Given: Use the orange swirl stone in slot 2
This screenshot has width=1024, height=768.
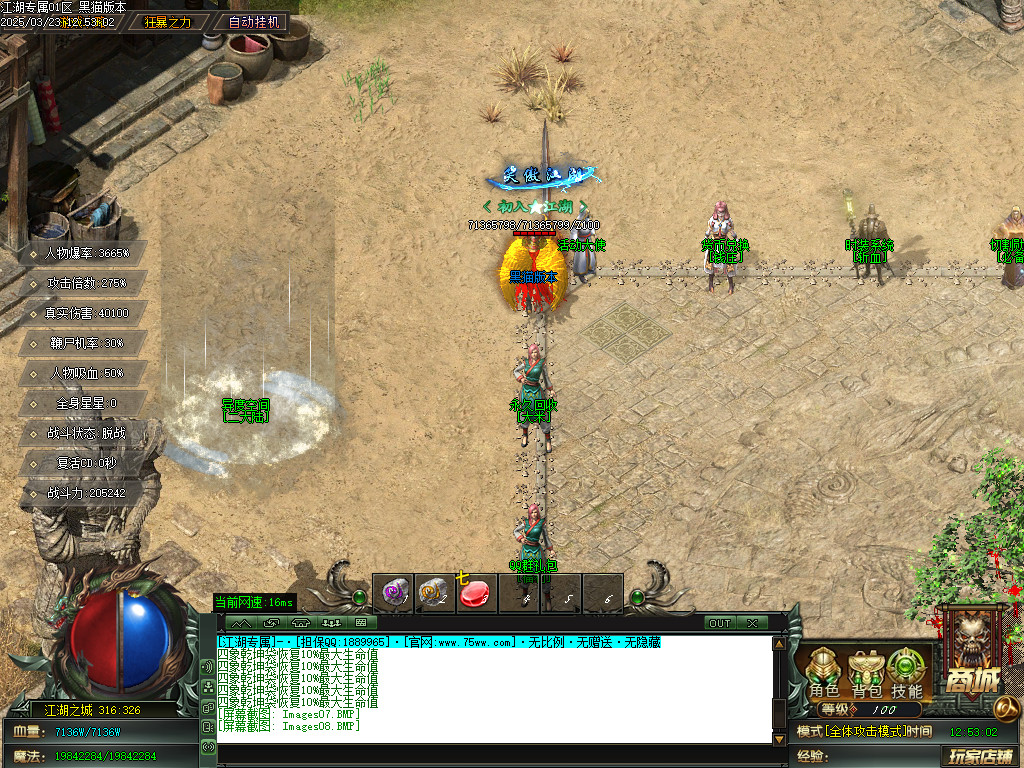Looking at the screenshot, I should pyautogui.click(x=434, y=593).
